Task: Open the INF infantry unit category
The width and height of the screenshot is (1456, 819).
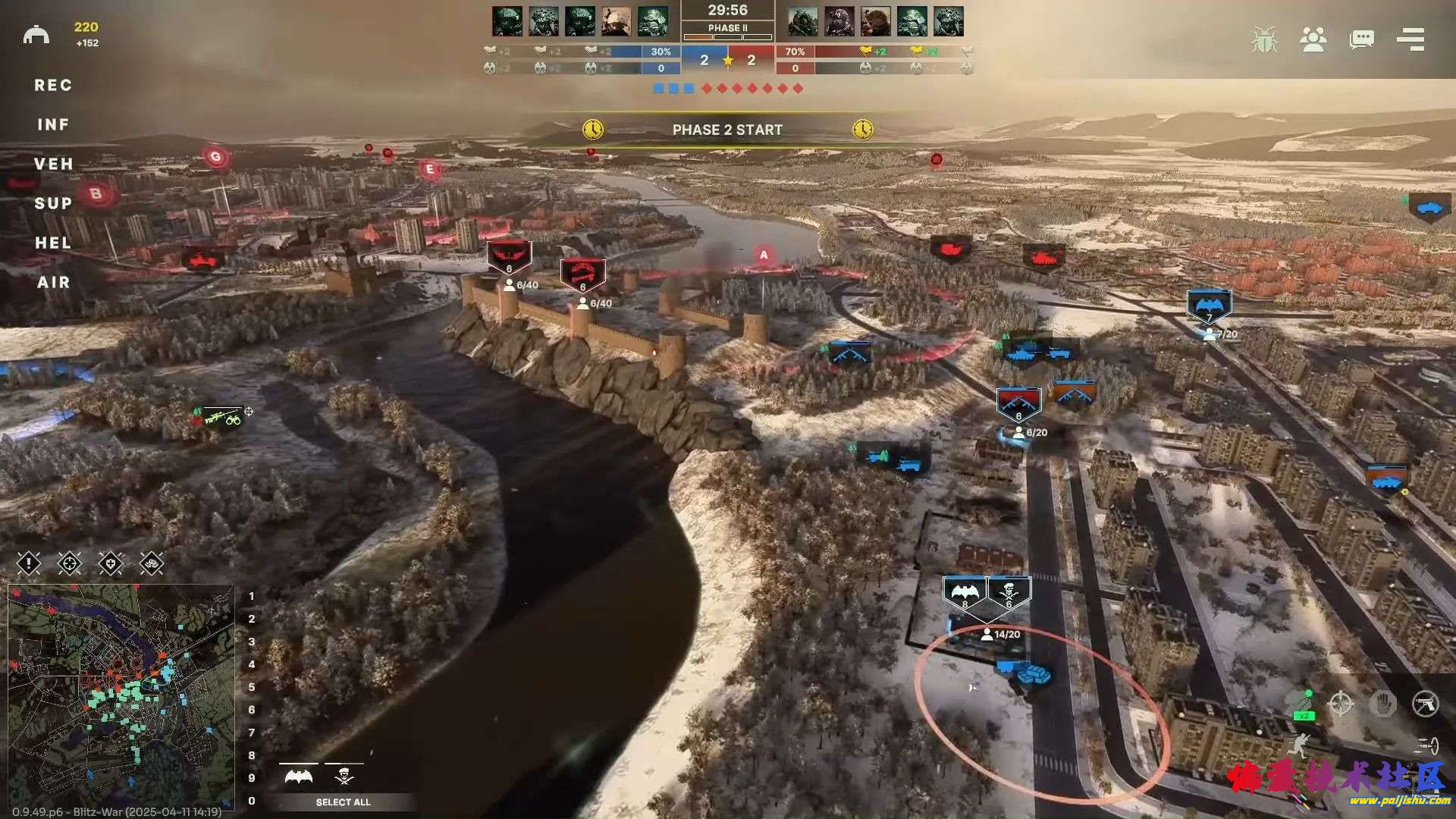Action: coord(53,125)
